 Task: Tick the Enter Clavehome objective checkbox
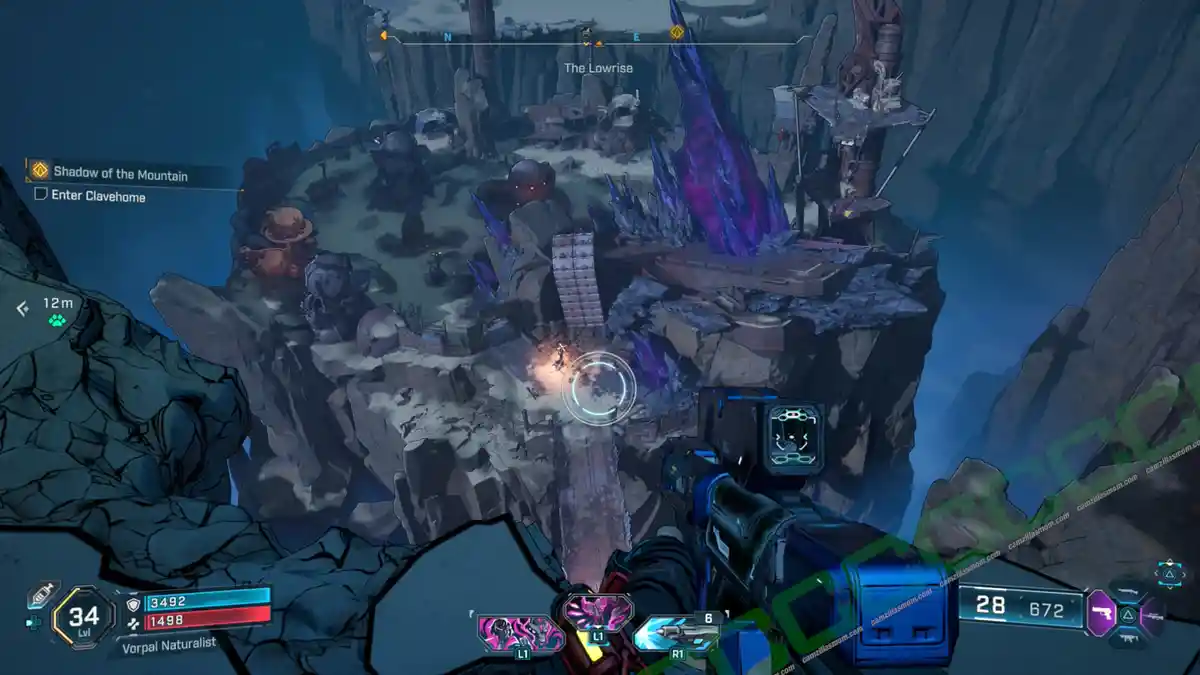(x=41, y=196)
